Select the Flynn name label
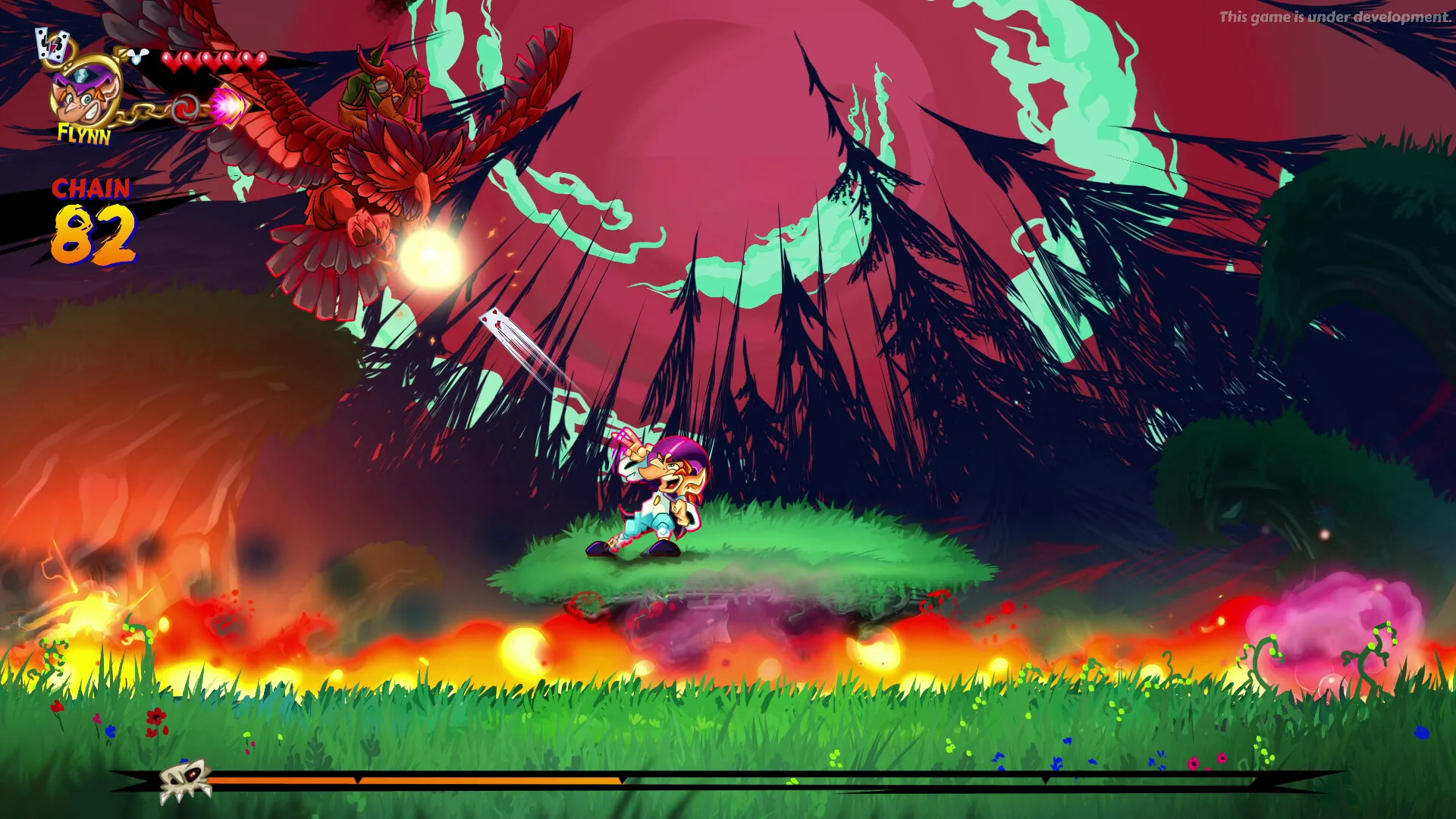The image size is (1456, 819). pos(84,134)
